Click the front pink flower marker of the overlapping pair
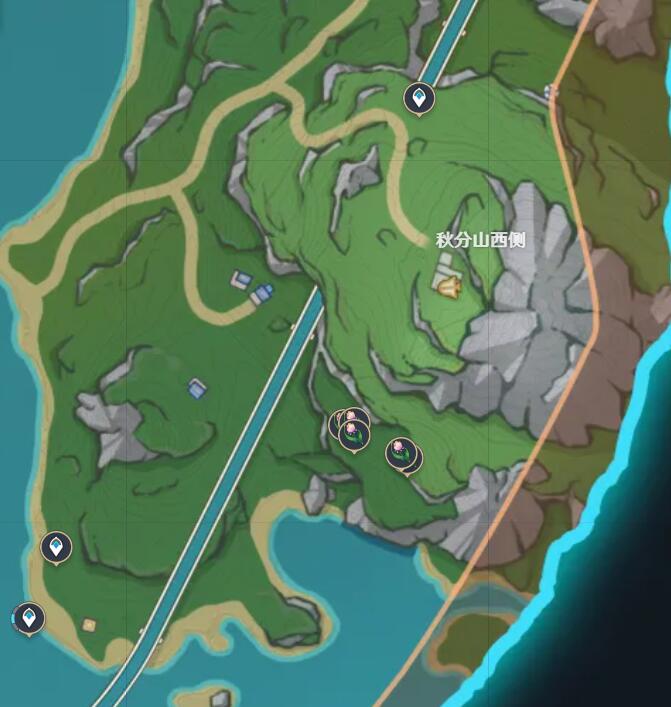This screenshot has width=671, height=707. 401,453
